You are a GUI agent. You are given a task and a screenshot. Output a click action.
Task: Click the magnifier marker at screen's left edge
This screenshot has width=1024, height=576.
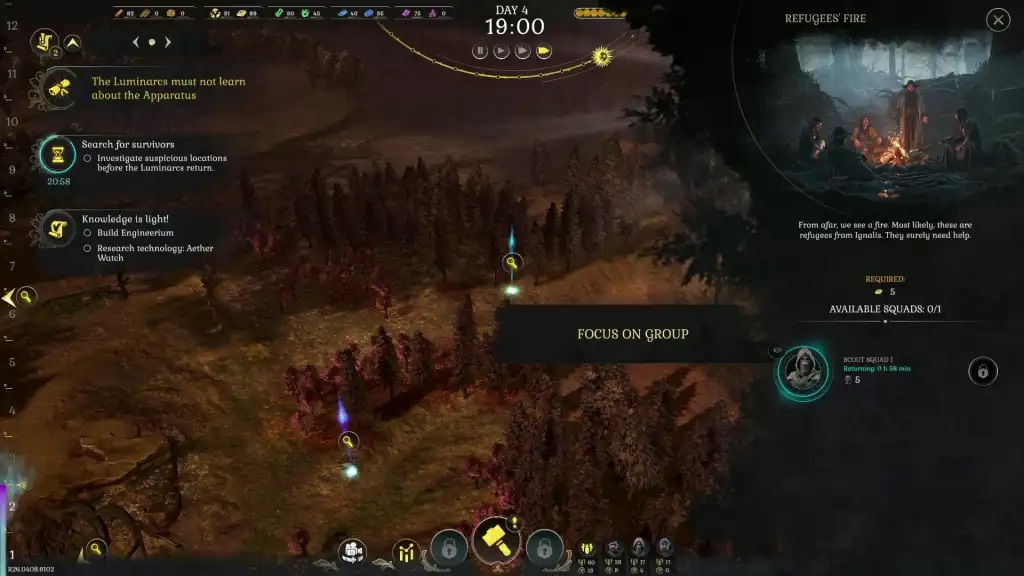click(x=26, y=296)
